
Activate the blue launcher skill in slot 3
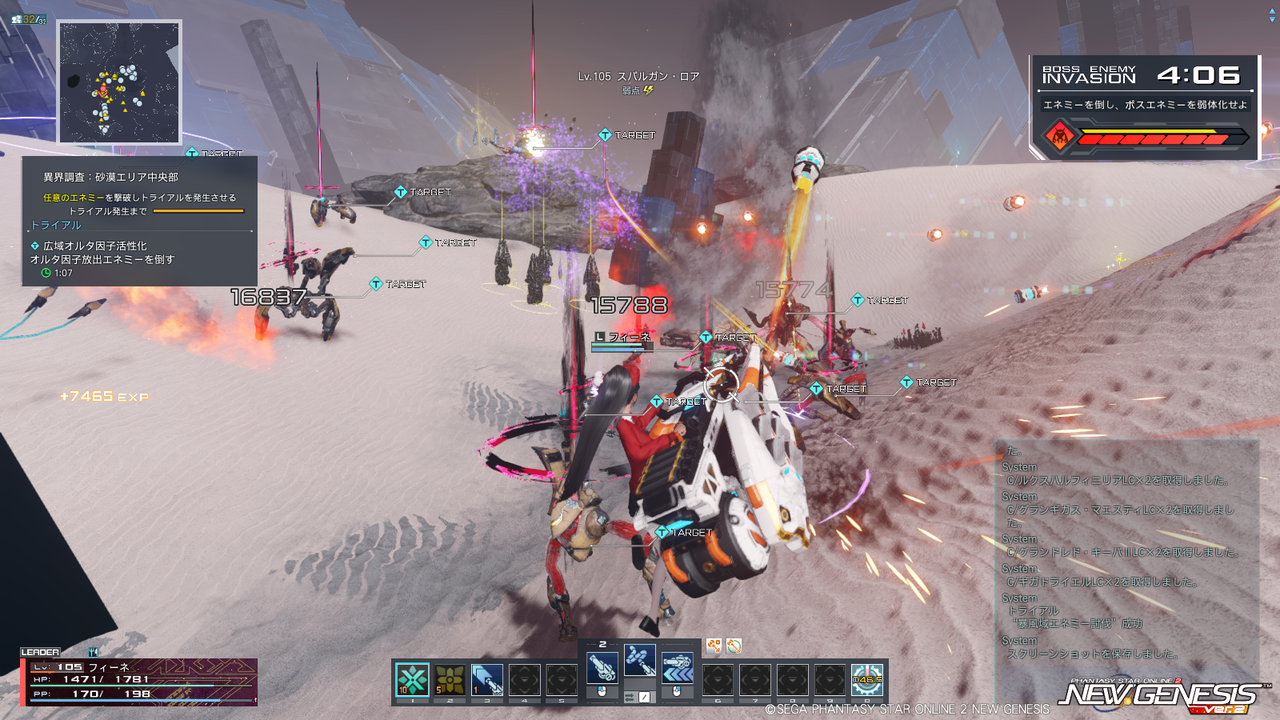click(487, 680)
